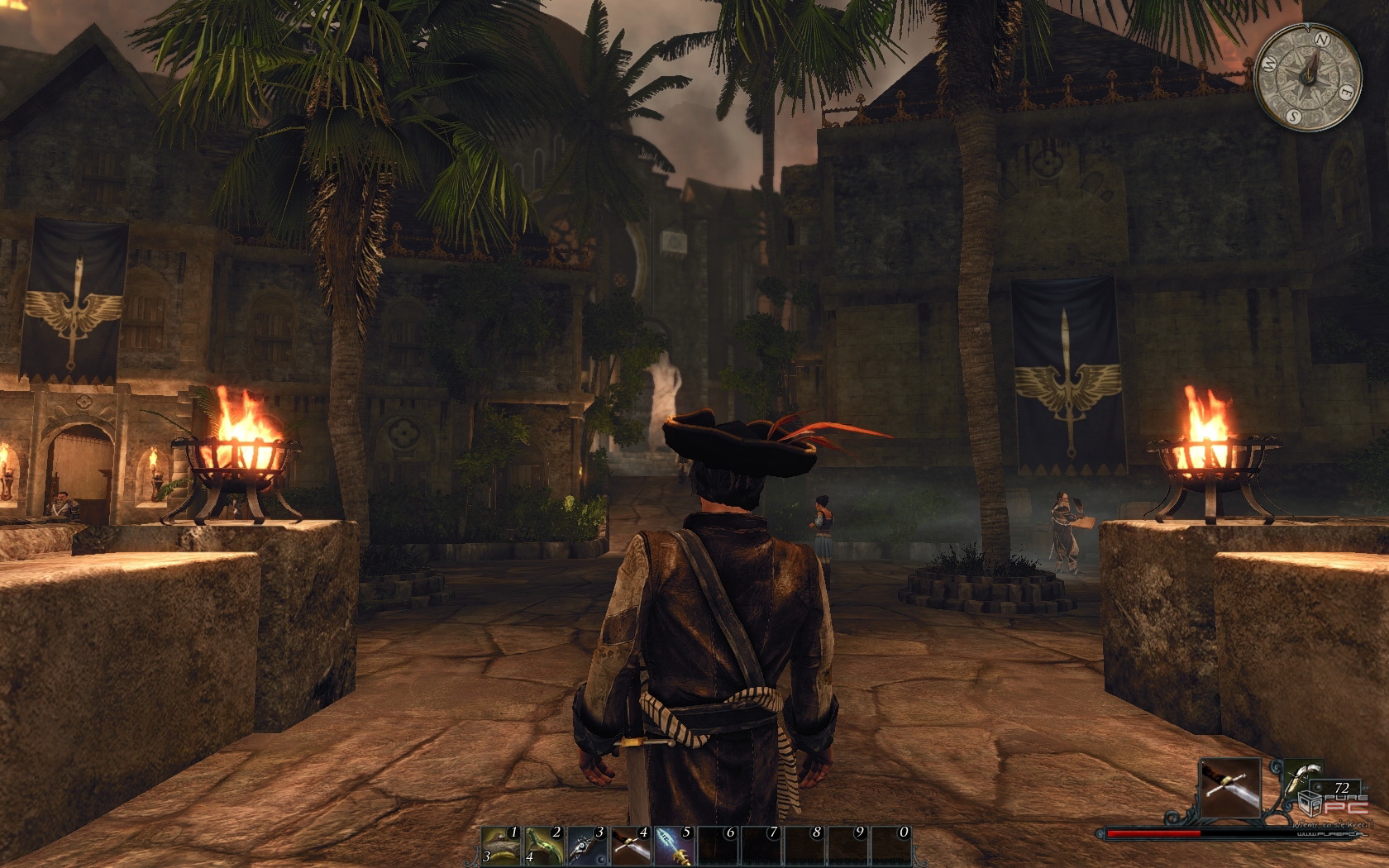1389x868 pixels.
Task: Select hotbar slot 1 food item
Action: [500, 845]
